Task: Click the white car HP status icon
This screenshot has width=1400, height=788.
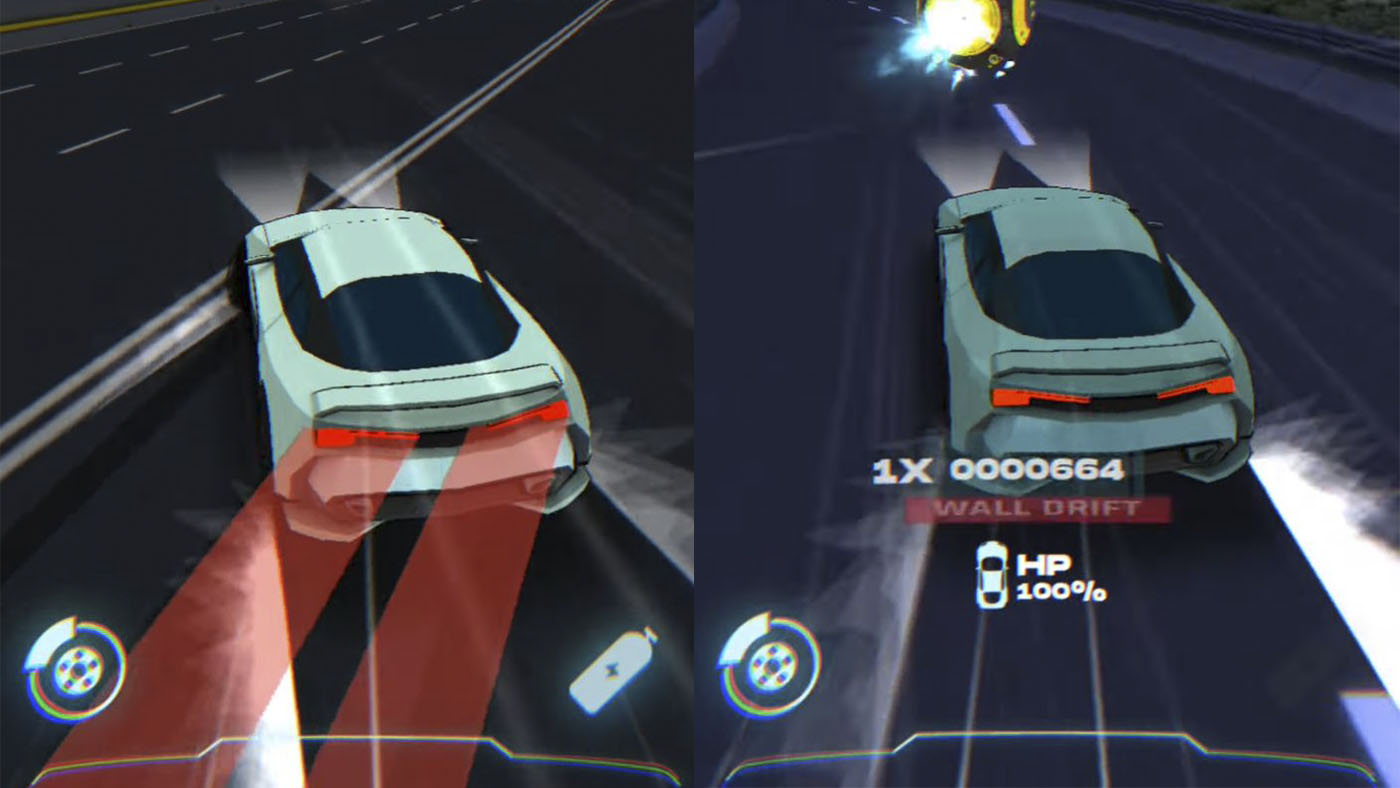Action: point(991,578)
